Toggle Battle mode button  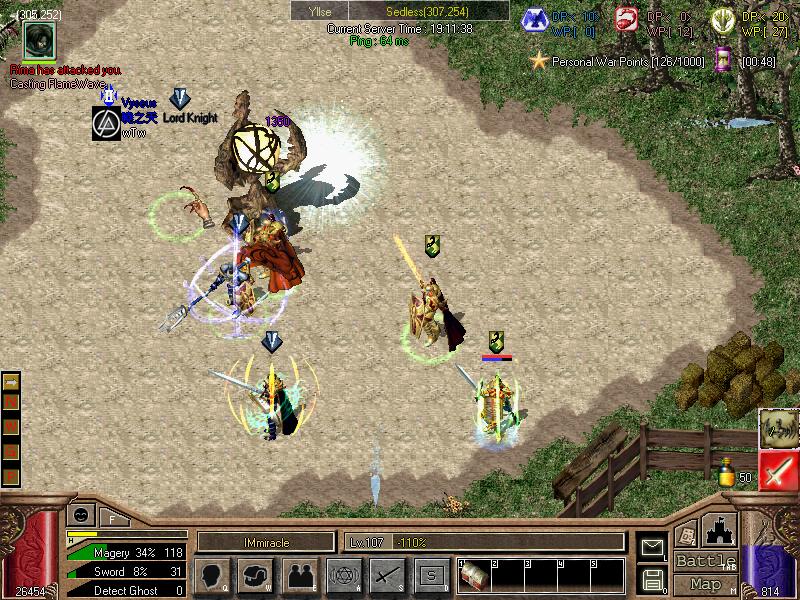pyautogui.click(x=706, y=561)
